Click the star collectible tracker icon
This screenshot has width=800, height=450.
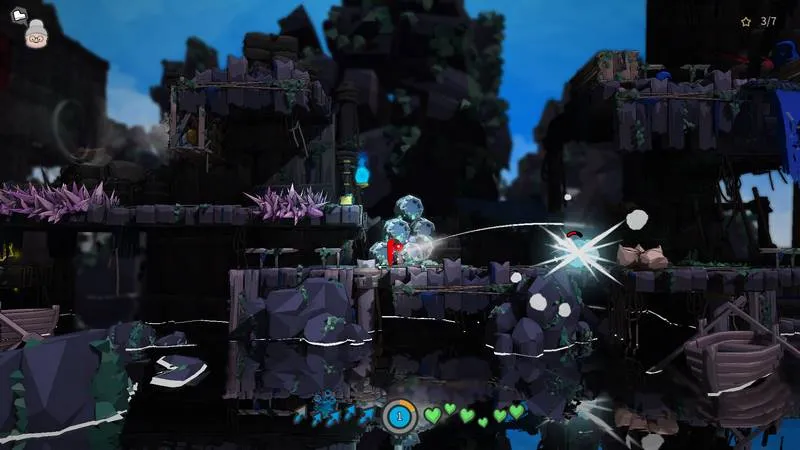[x=745, y=21]
